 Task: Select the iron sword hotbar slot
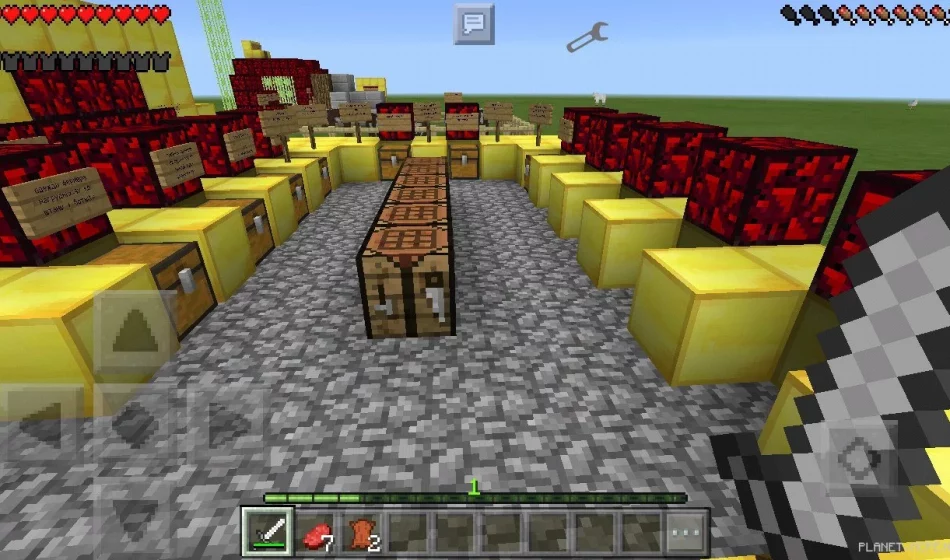click(268, 530)
